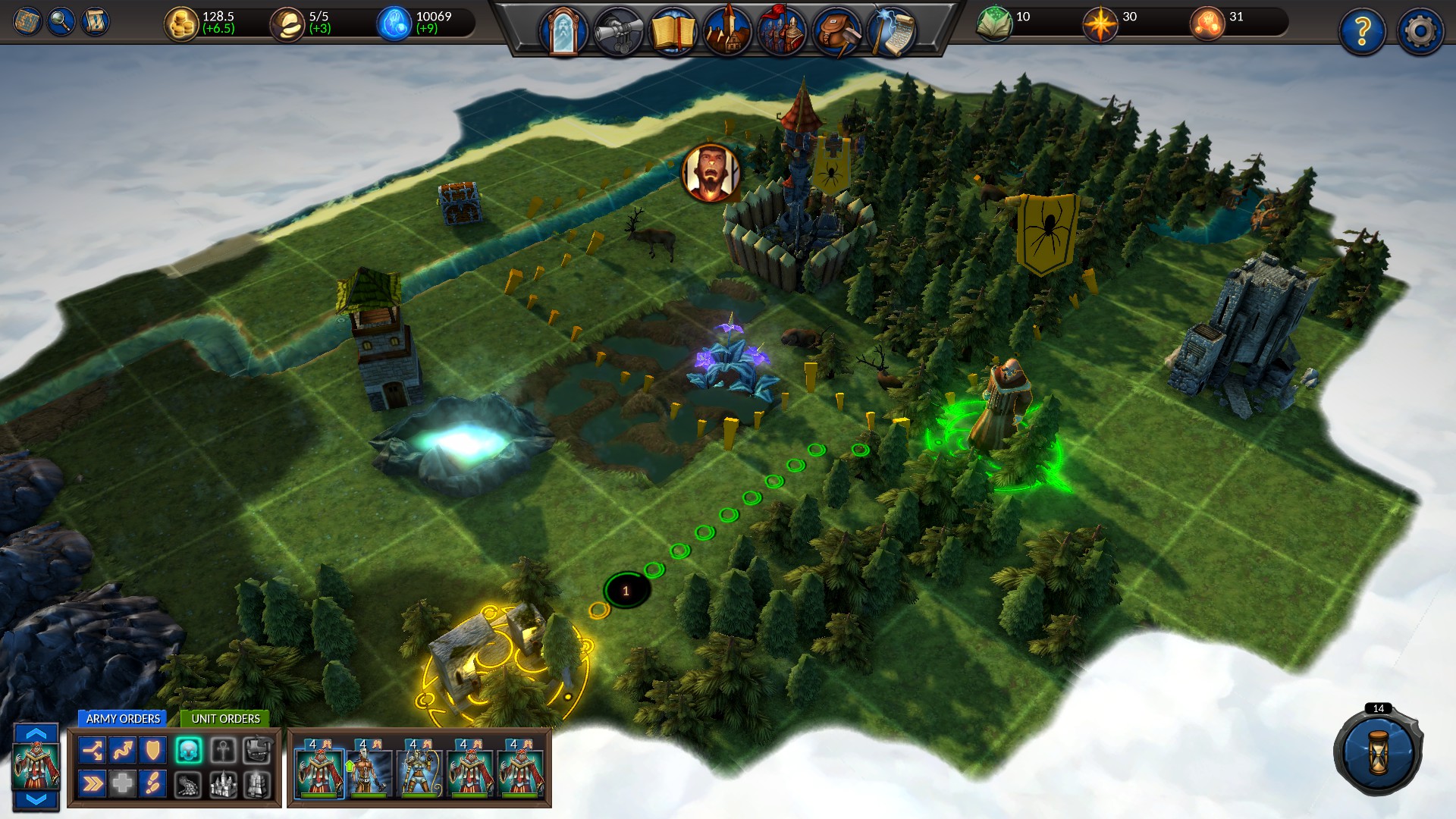The width and height of the screenshot is (1456, 819).
Task: Select the spyglass diplomacy icon in the toolbar
Action: (x=619, y=25)
